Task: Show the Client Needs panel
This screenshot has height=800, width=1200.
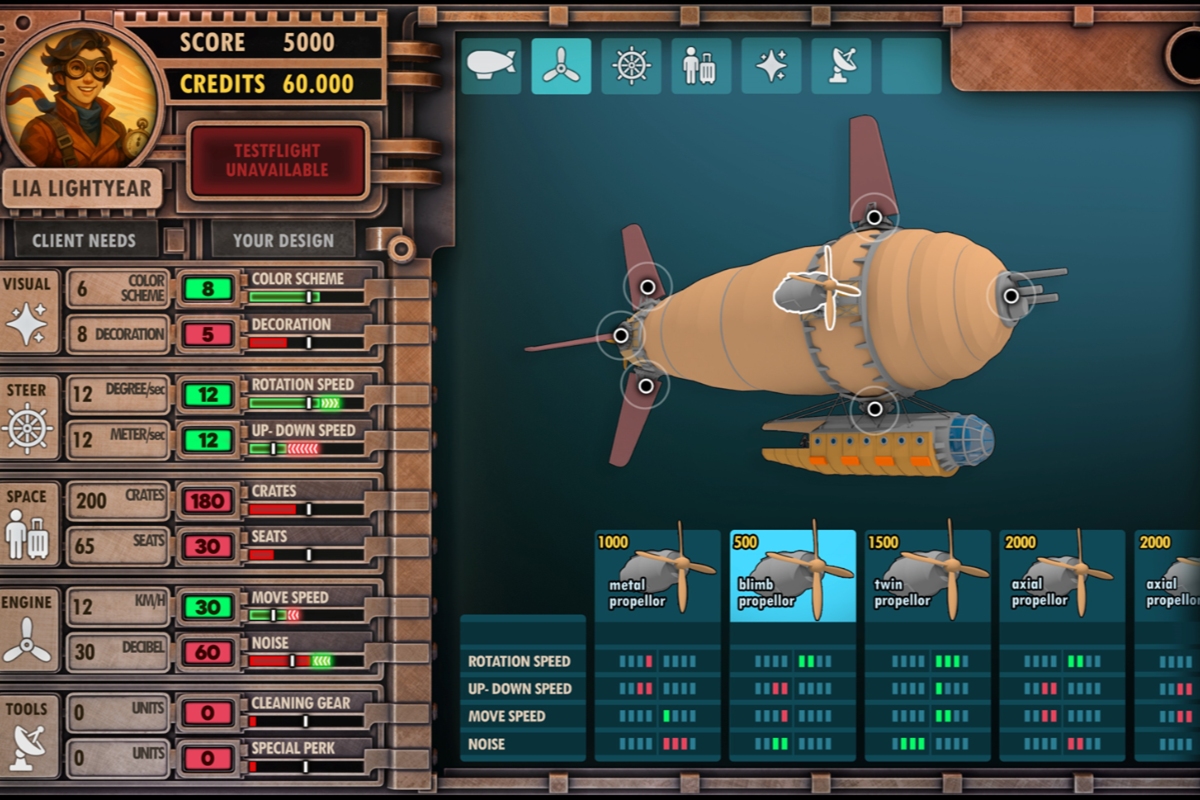Action: [x=84, y=240]
